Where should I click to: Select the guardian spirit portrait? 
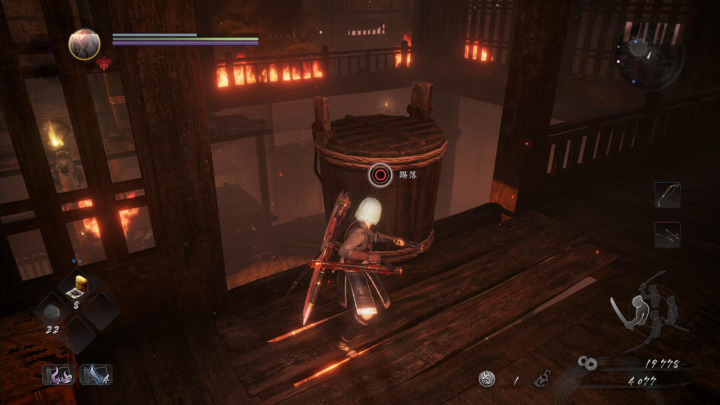[84, 44]
